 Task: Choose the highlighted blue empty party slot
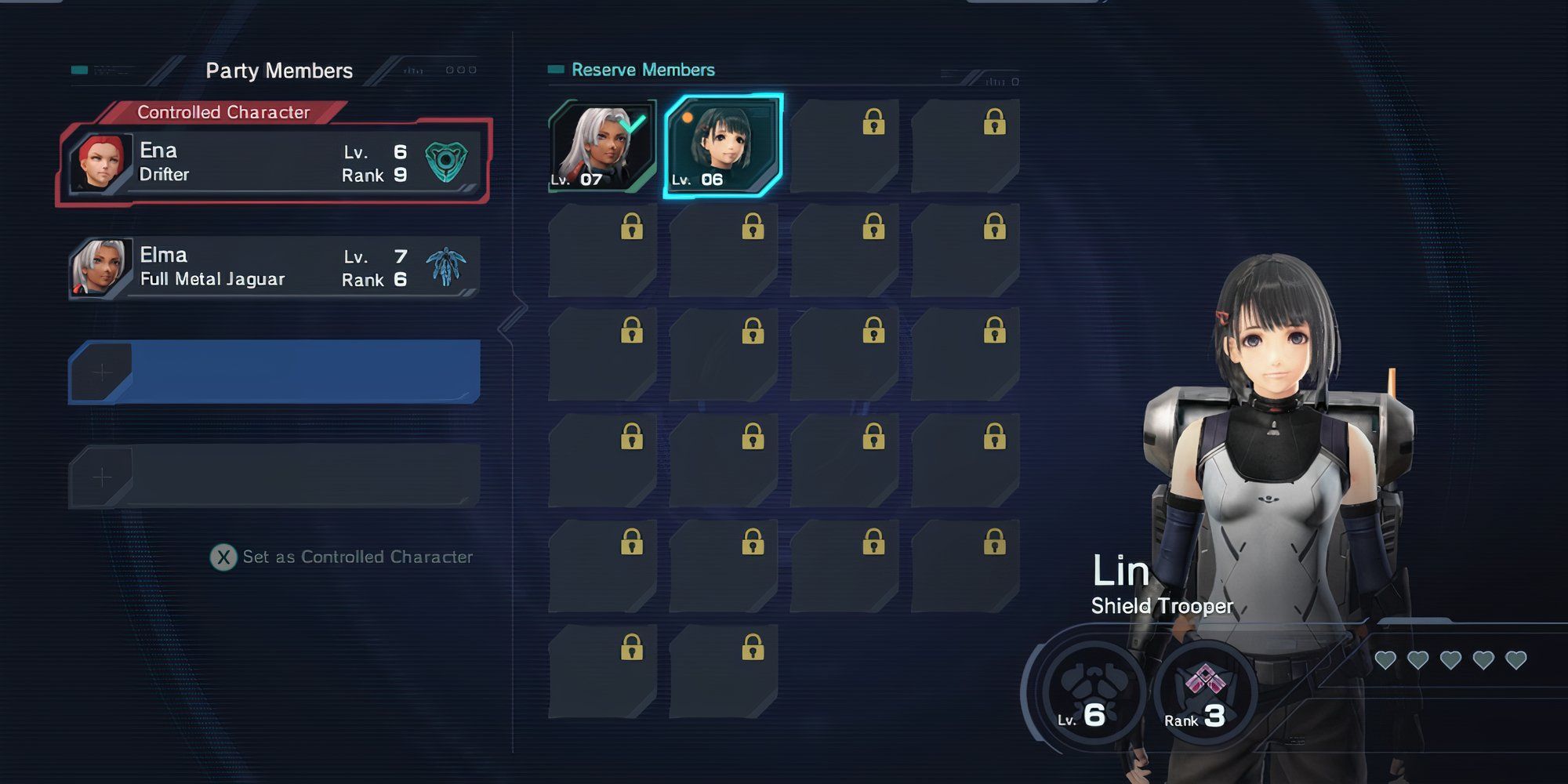point(274,372)
